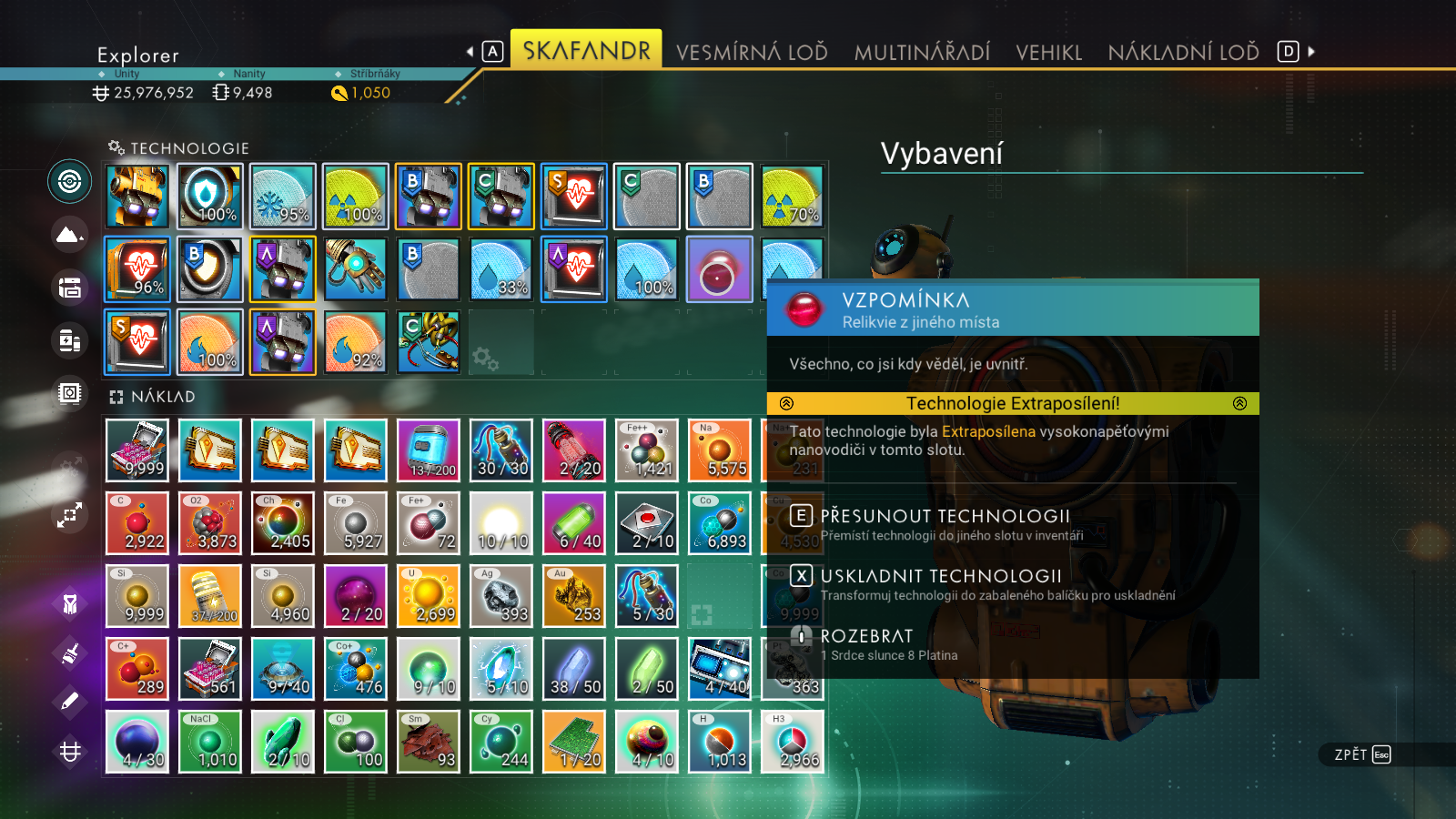Select the shield technology slot at 100%

click(210, 197)
